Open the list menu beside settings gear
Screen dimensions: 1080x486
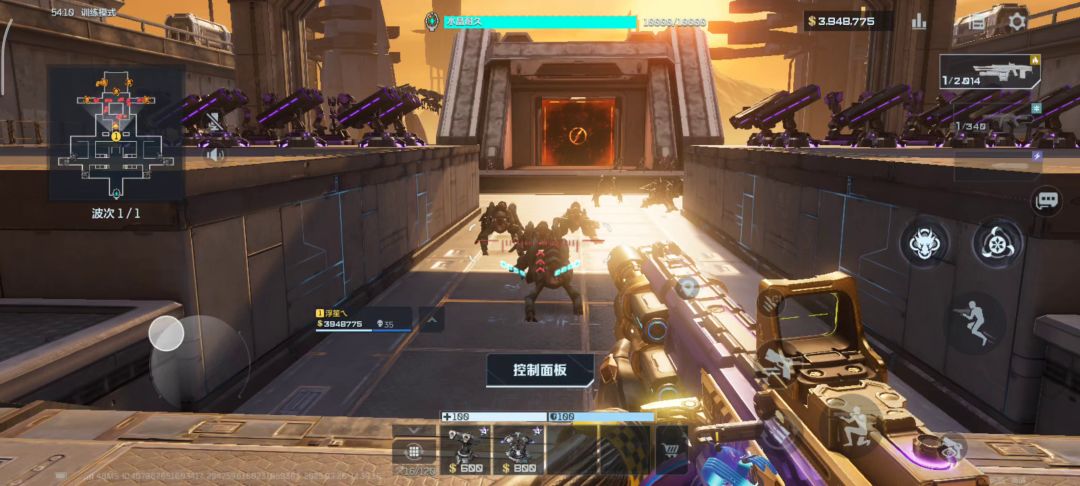(977, 21)
